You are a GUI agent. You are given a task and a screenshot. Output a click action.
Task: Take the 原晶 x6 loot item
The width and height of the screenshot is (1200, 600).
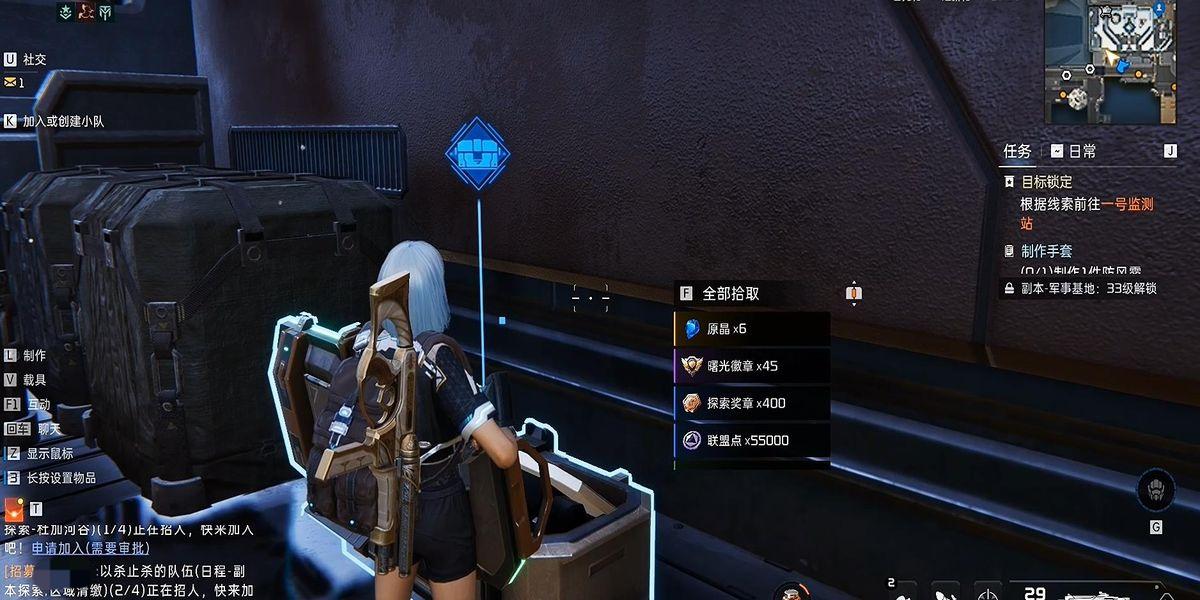752,329
